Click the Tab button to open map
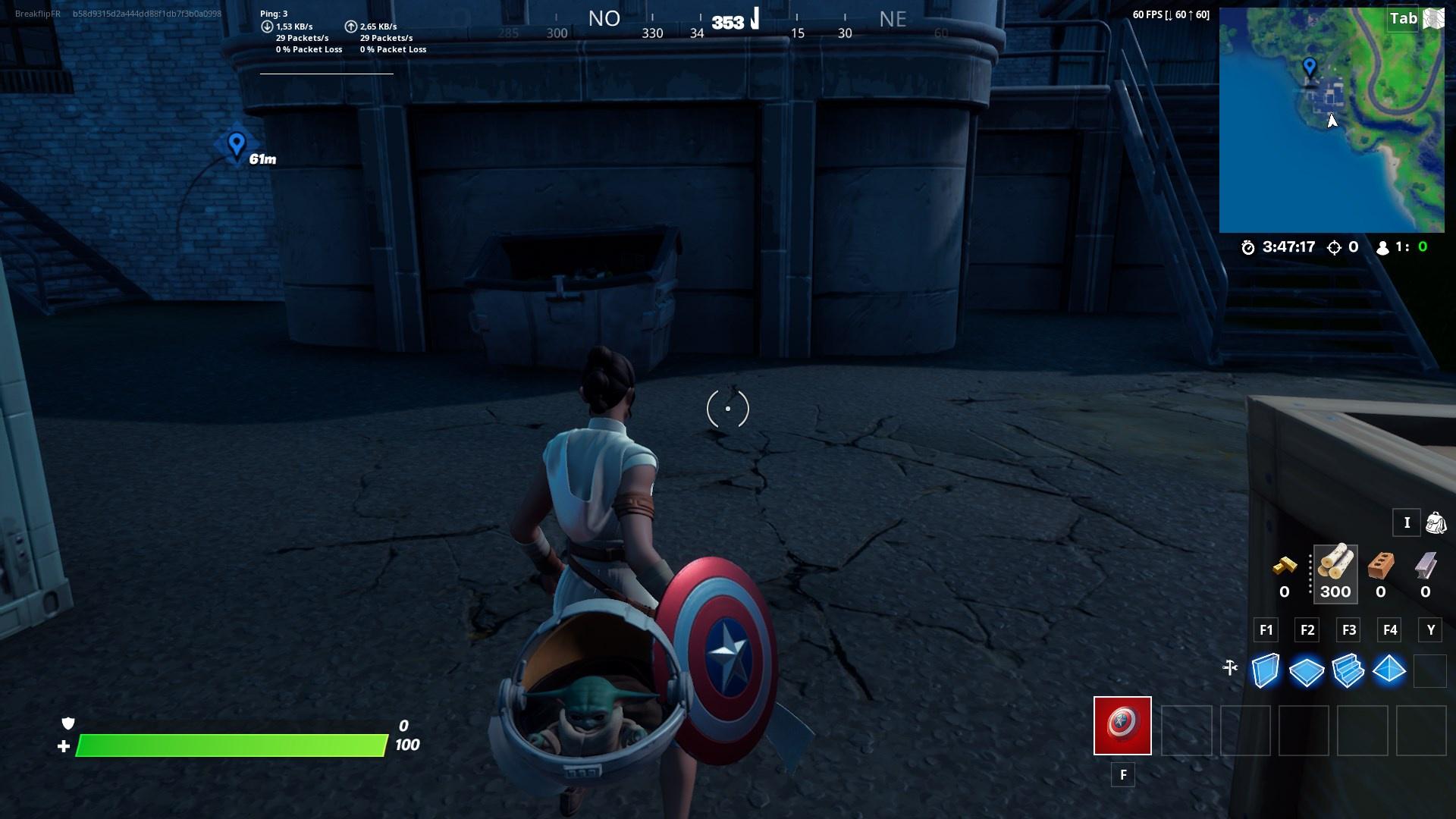Screen dimensions: 1456x819 [1402, 20]
